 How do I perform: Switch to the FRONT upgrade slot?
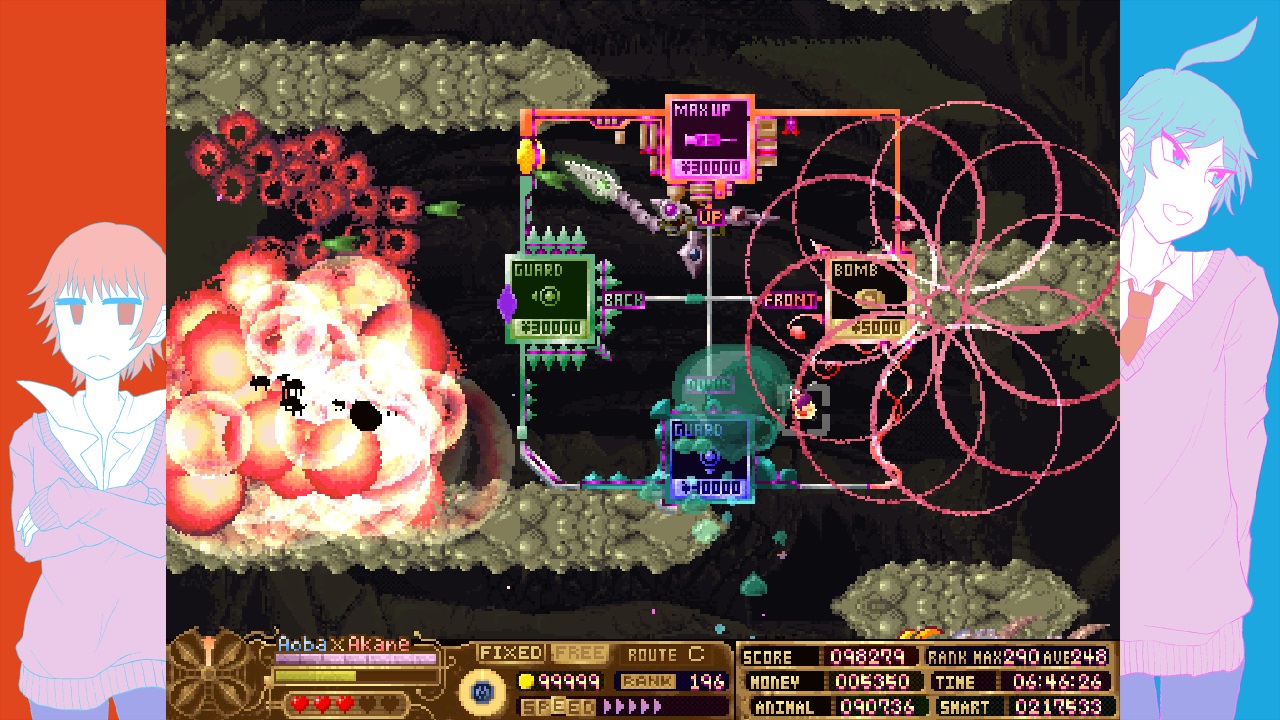click(x=789, y=299)
